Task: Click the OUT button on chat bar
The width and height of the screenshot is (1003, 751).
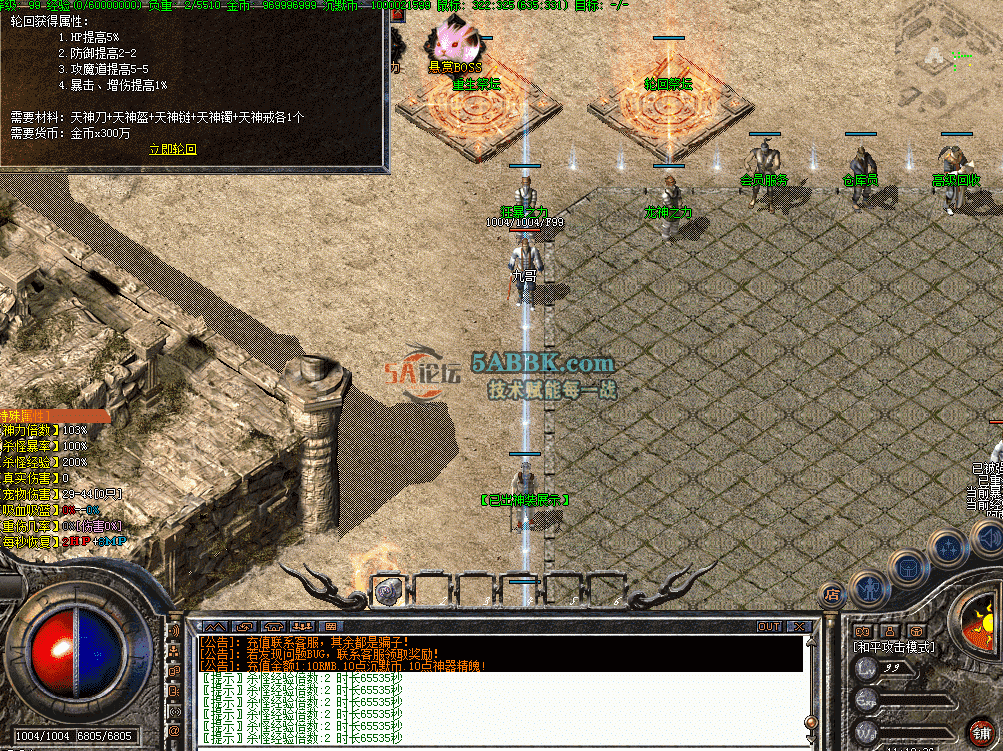Action: click(768, 627)
